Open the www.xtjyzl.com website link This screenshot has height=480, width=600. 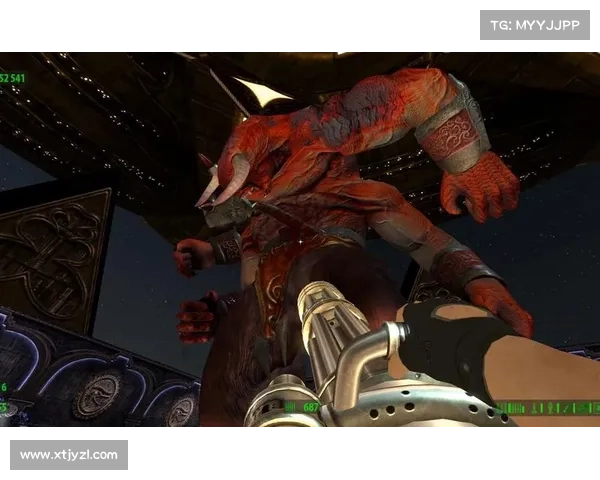click(x=68, y=455)
